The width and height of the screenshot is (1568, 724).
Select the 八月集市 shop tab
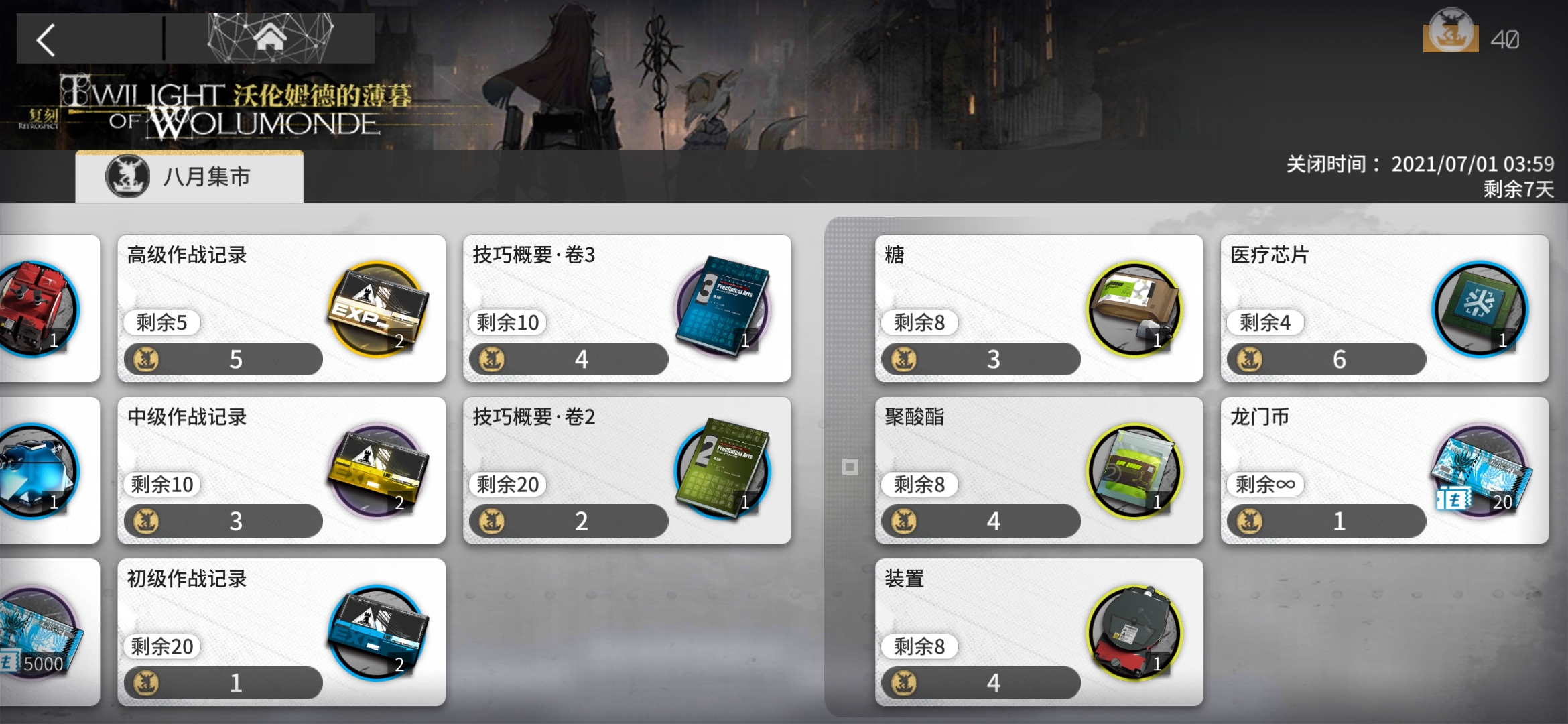189,177
